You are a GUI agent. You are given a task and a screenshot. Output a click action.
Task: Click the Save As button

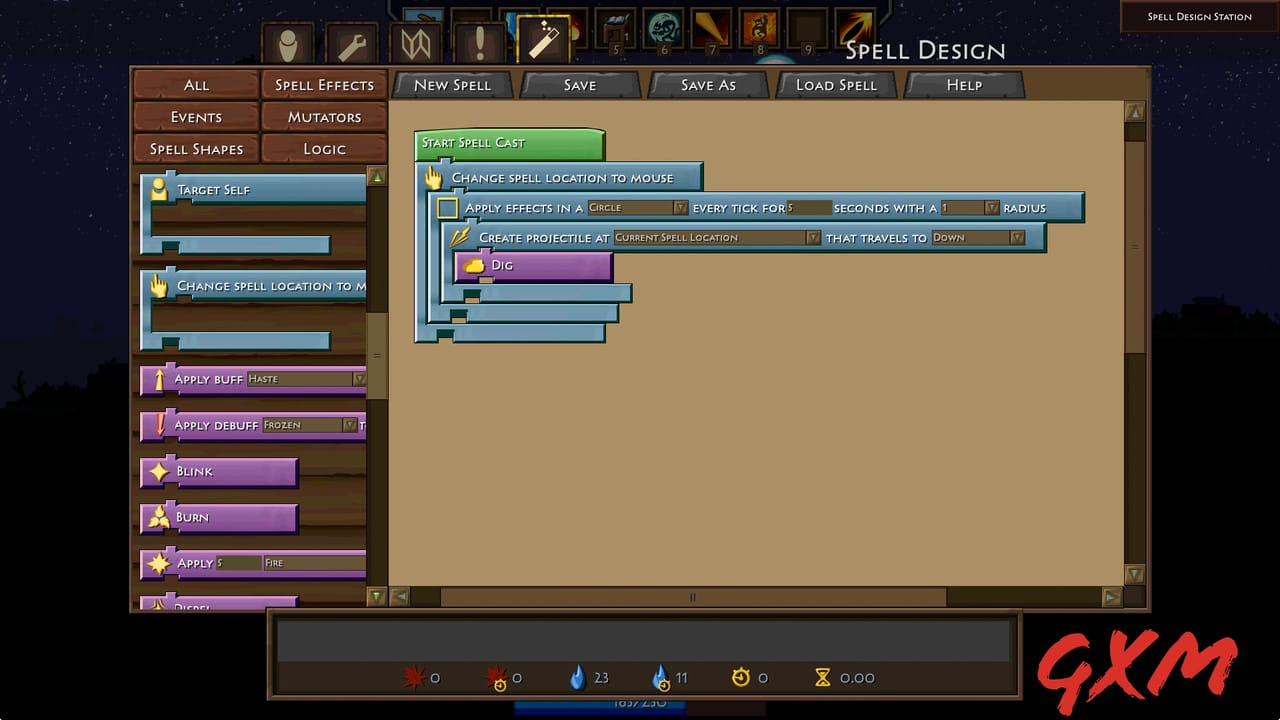pos(708,85)
